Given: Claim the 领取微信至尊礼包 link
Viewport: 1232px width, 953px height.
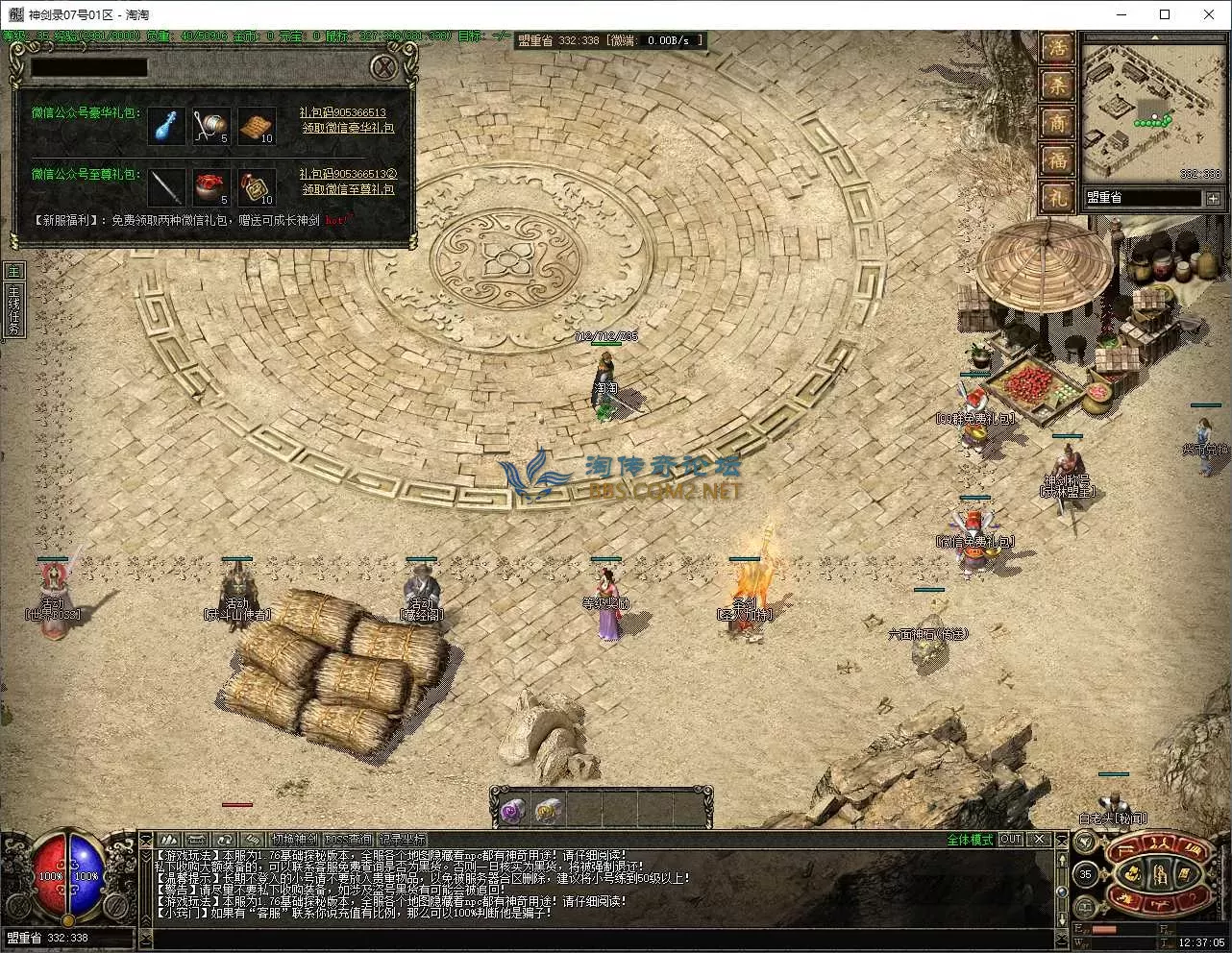Looking at the screenshot, I should (348, 190).
